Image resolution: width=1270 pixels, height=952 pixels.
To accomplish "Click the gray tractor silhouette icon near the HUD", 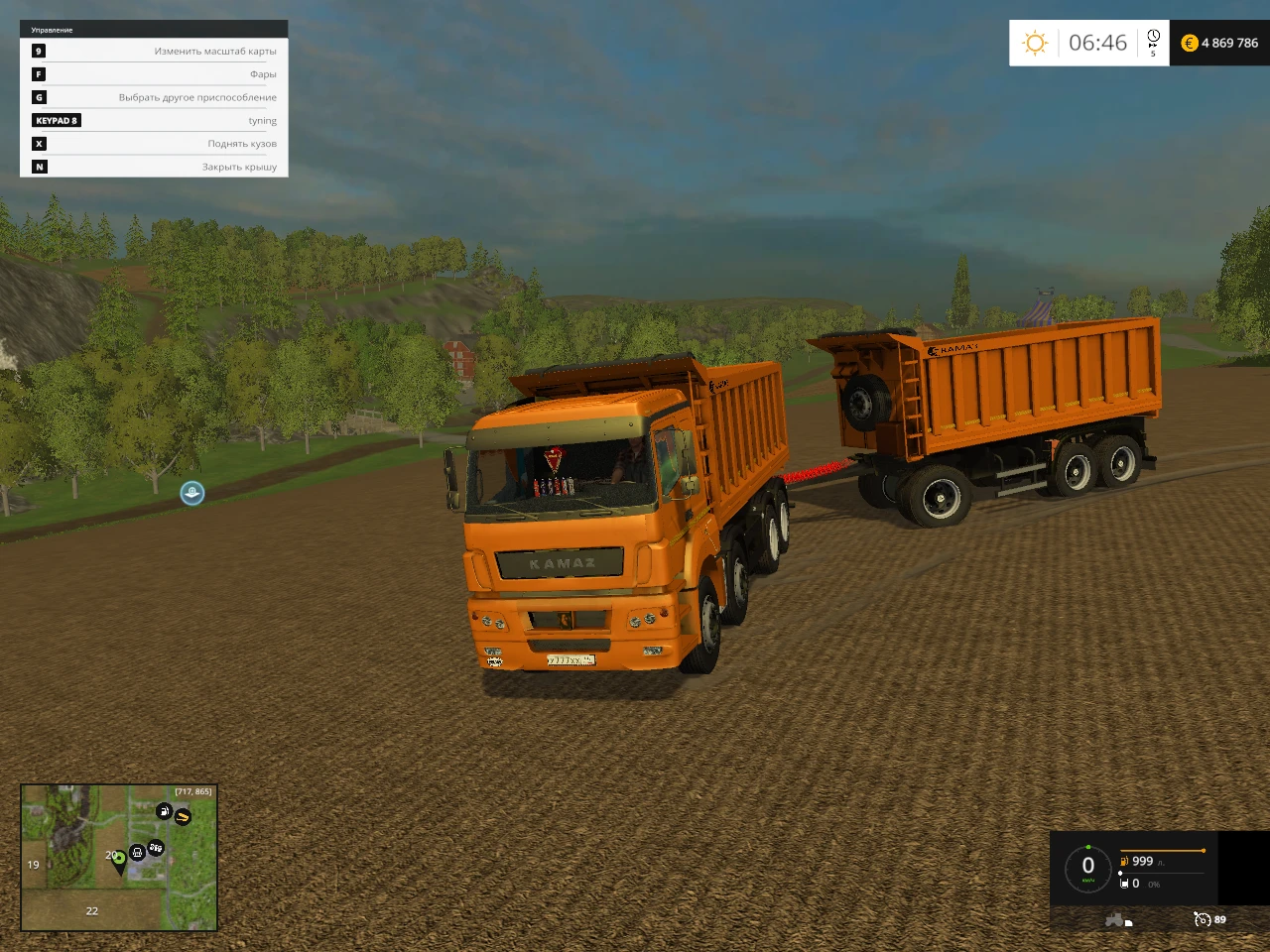I will pyautogui.click(x=1116, y=920).
